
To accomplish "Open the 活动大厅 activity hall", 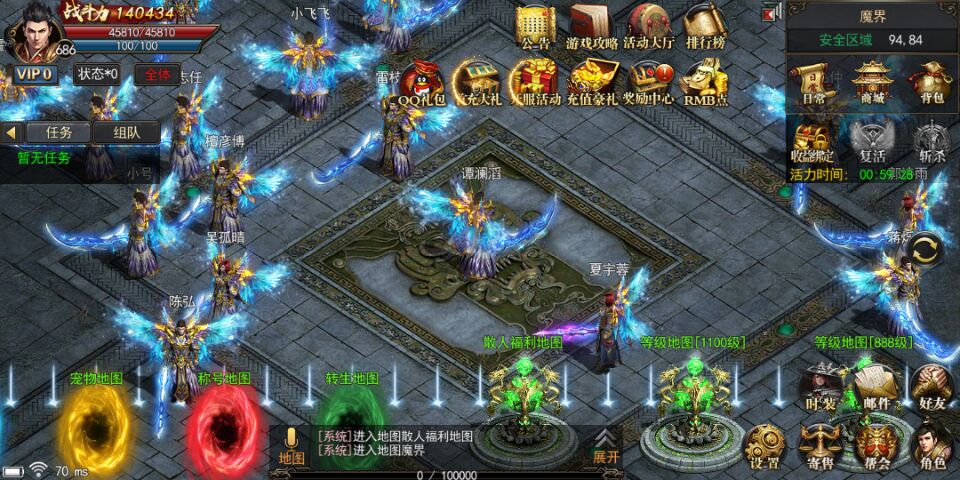I will 649,27.
